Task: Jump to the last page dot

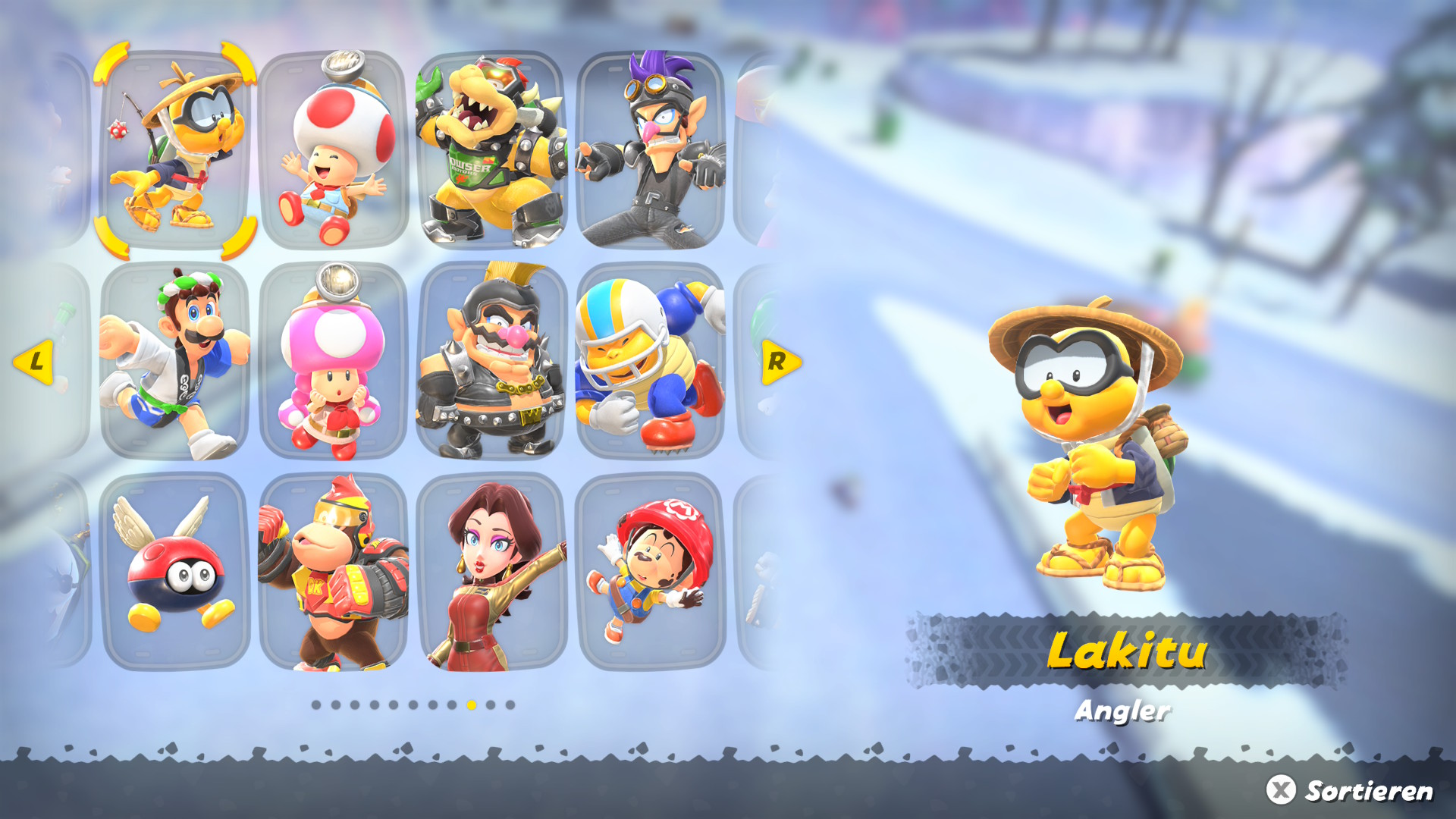Action: [x=510, y=705]
